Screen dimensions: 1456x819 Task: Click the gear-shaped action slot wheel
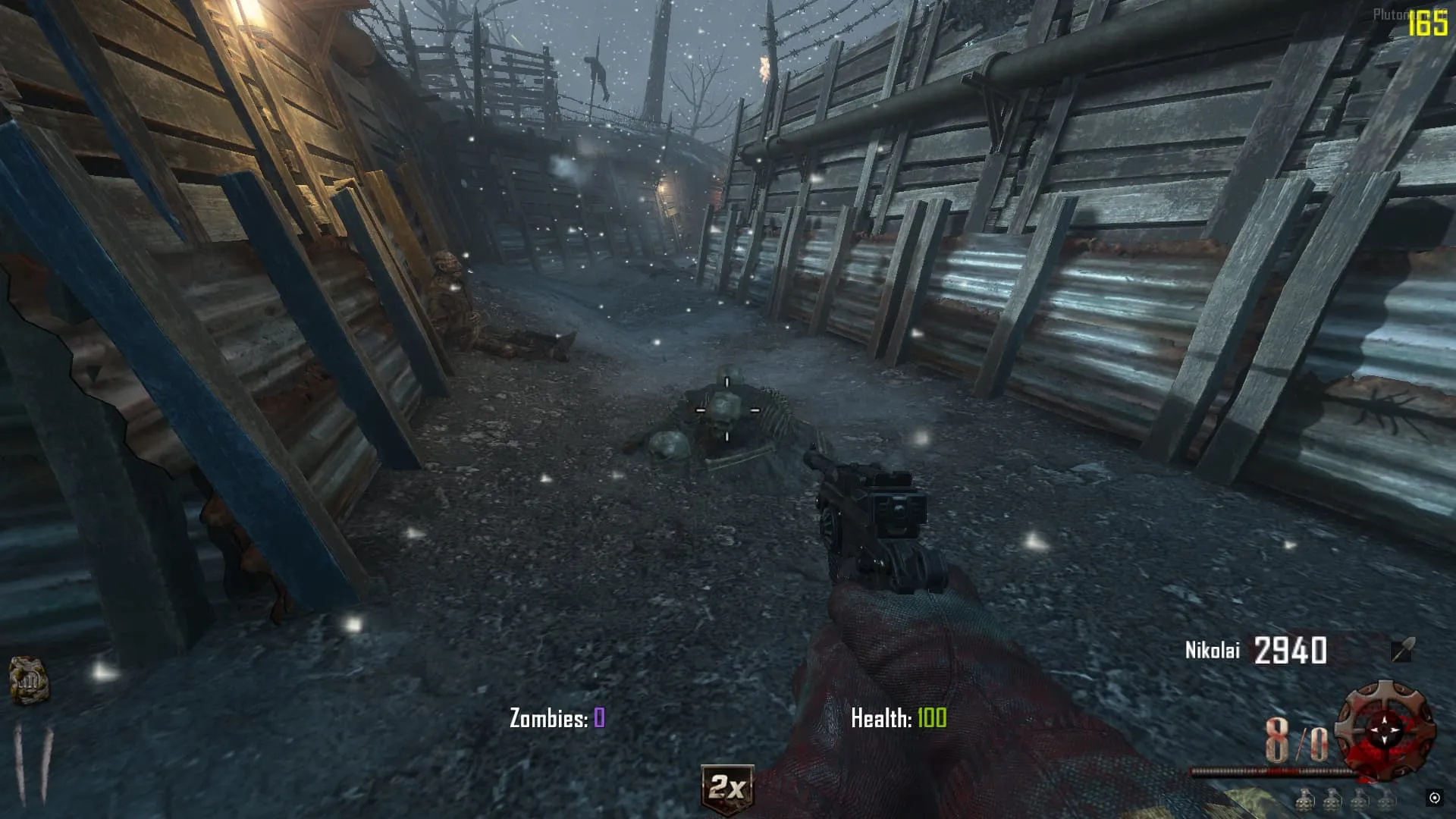(x=1385, y=730)
